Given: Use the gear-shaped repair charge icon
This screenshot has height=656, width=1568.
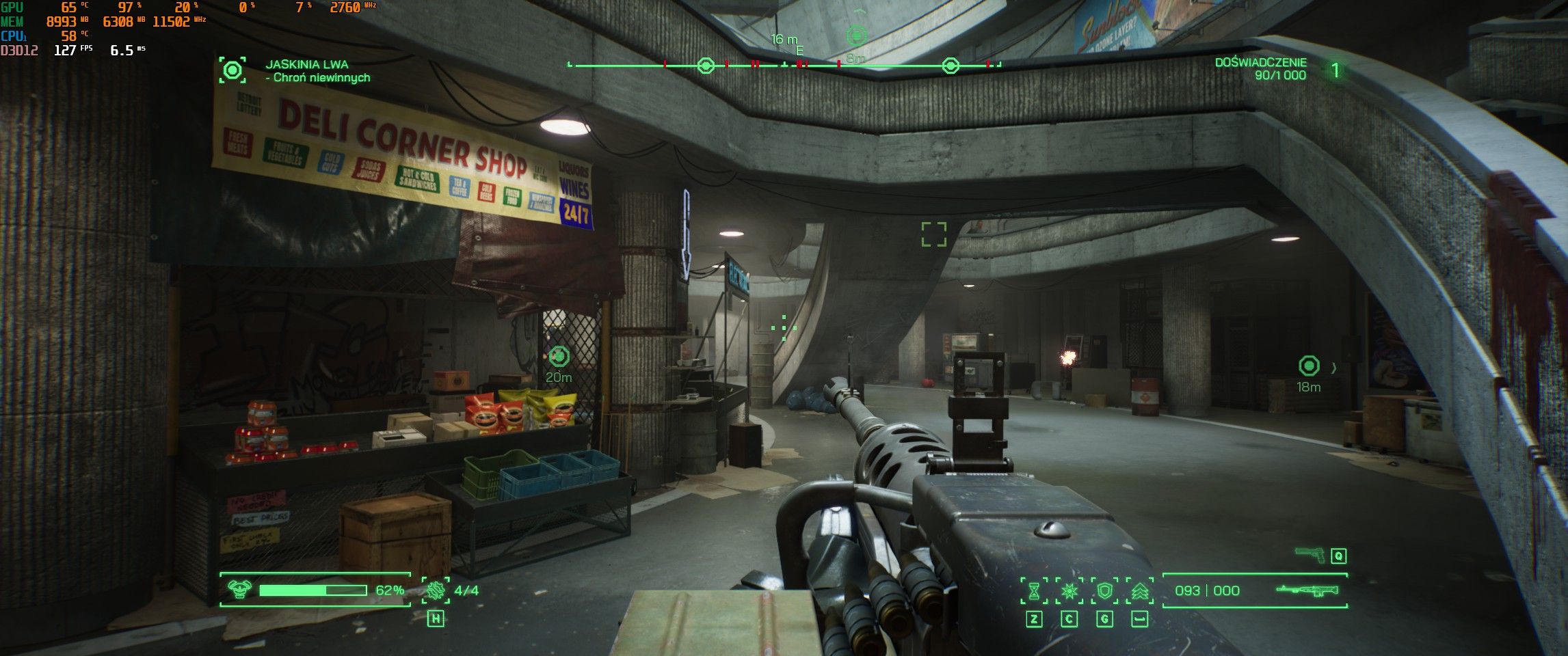Looking at the screenshot, I should 436,590.
